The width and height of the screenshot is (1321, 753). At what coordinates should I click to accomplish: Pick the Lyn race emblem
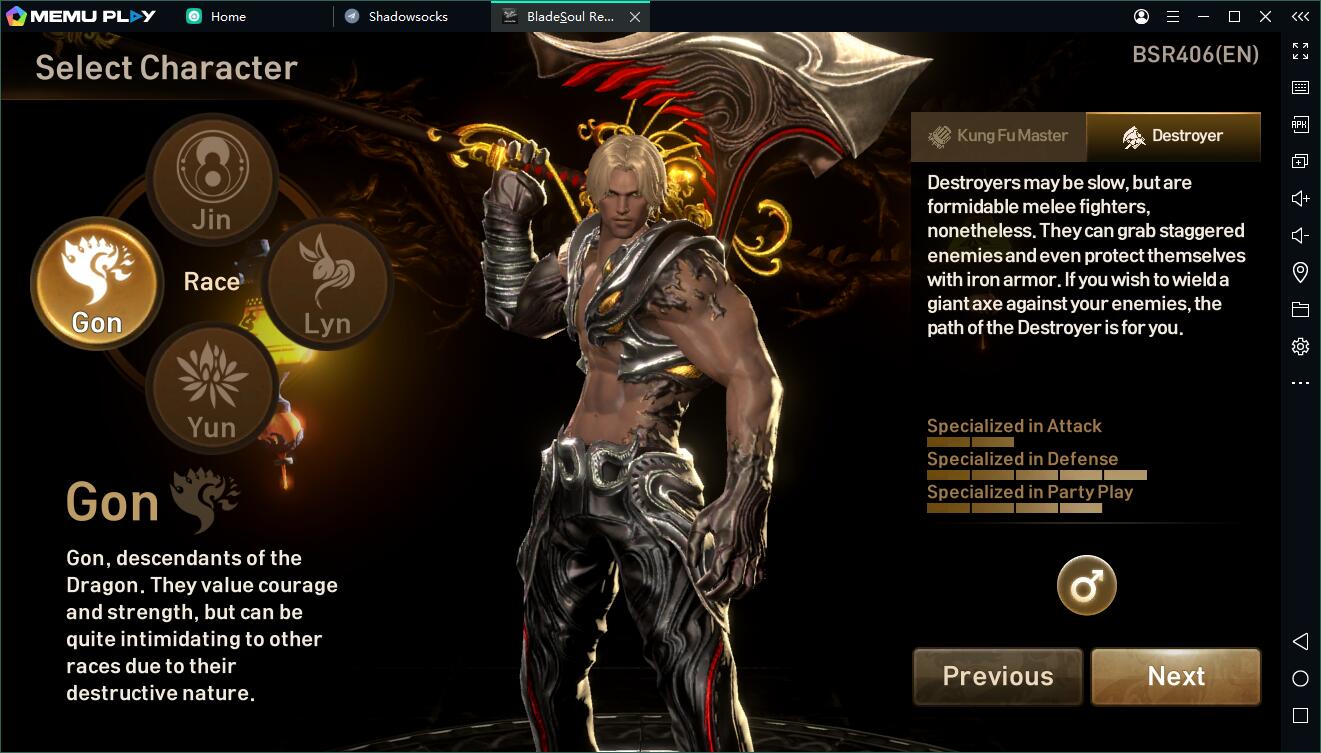click(x=327, y=285)
